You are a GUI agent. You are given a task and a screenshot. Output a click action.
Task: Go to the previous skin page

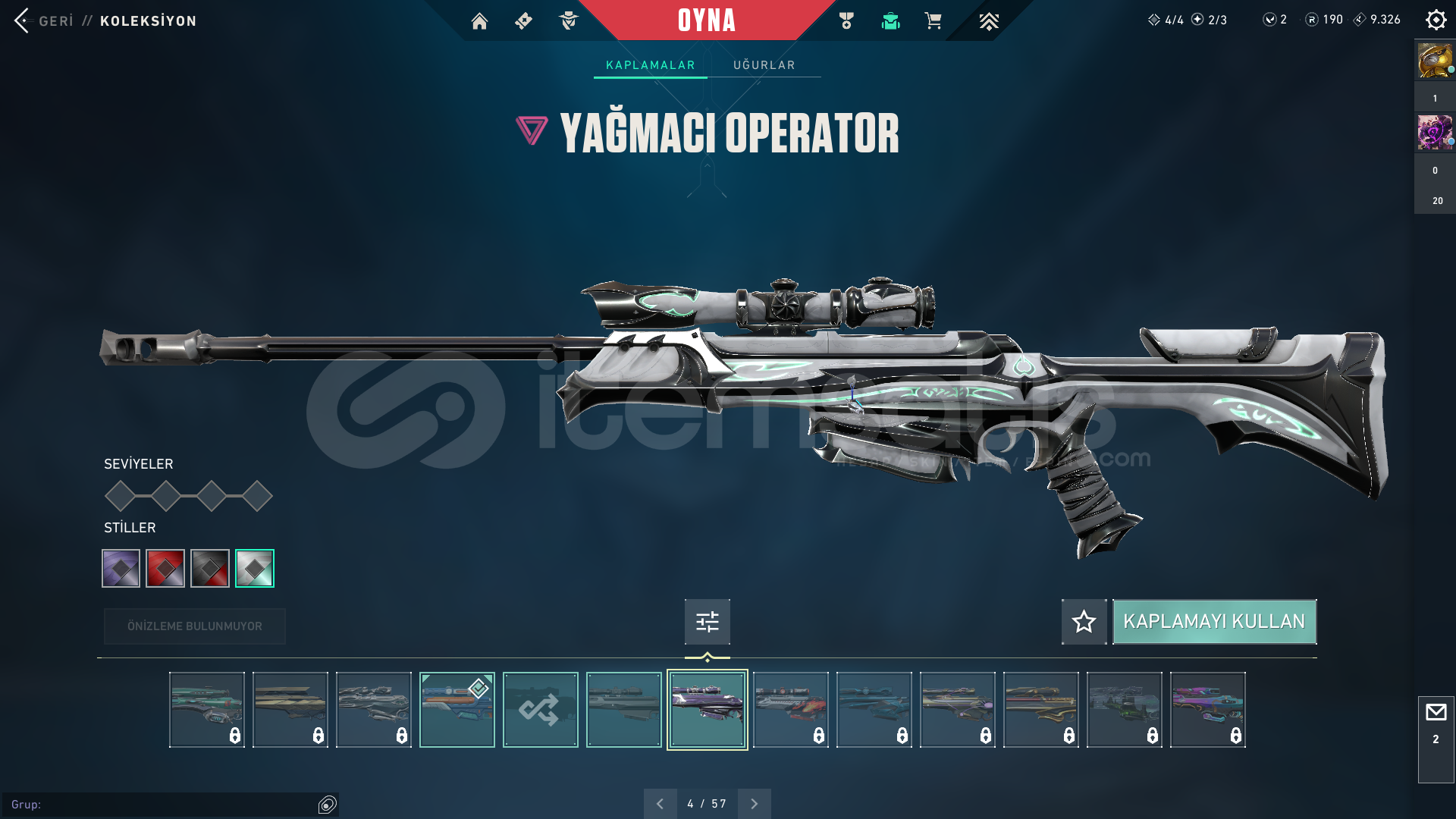click(660, 804)
